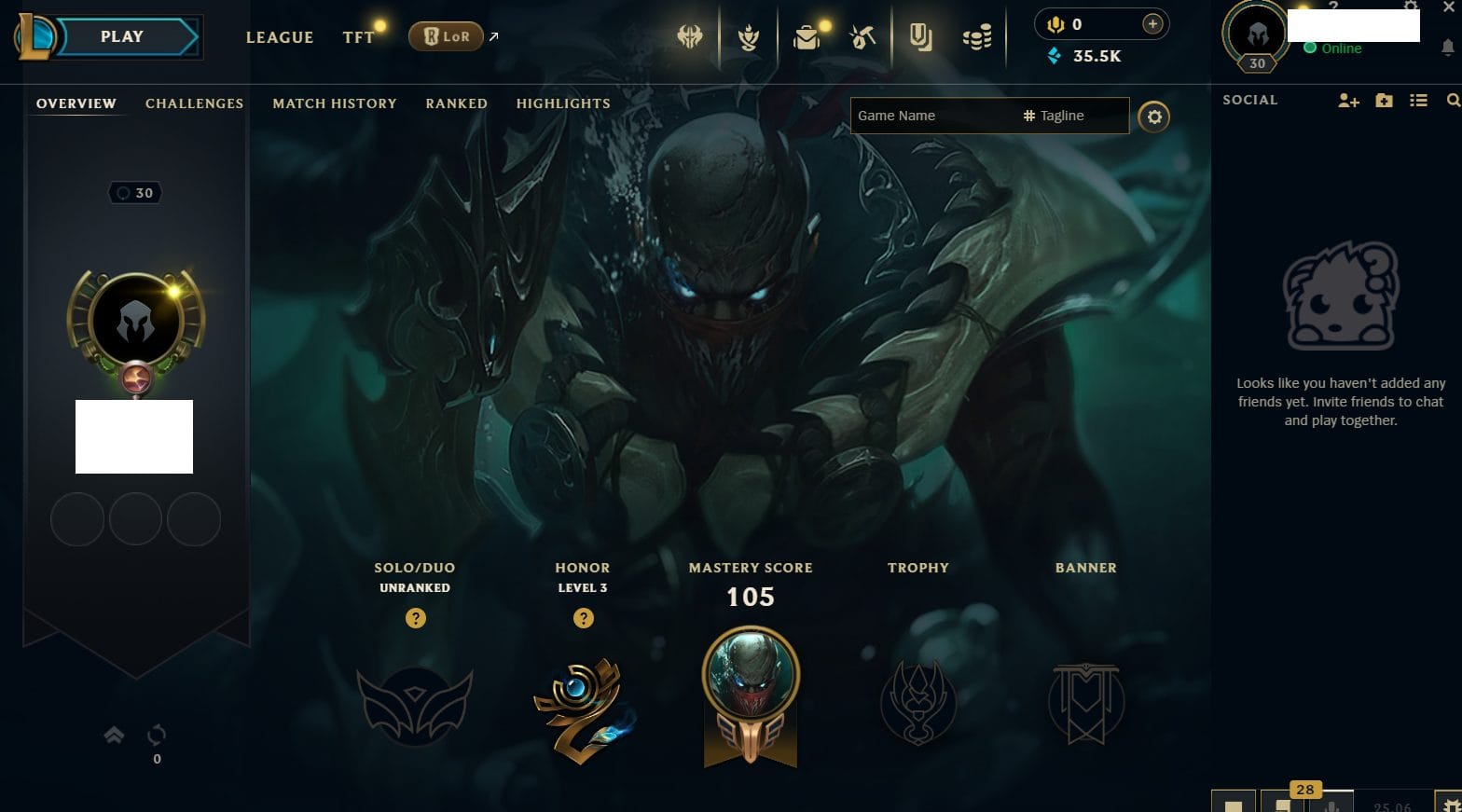Open the social search magnifier
This screenshot has width=1462, height=812.
tap(1453, 101)
